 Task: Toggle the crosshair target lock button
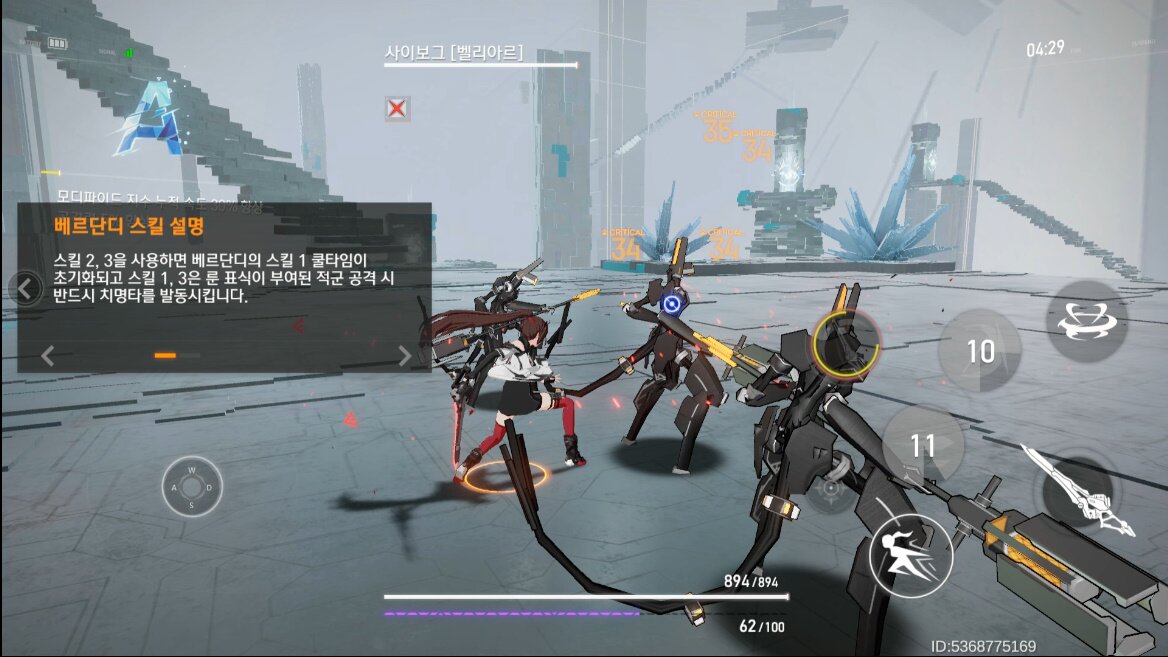pos(829,489)
